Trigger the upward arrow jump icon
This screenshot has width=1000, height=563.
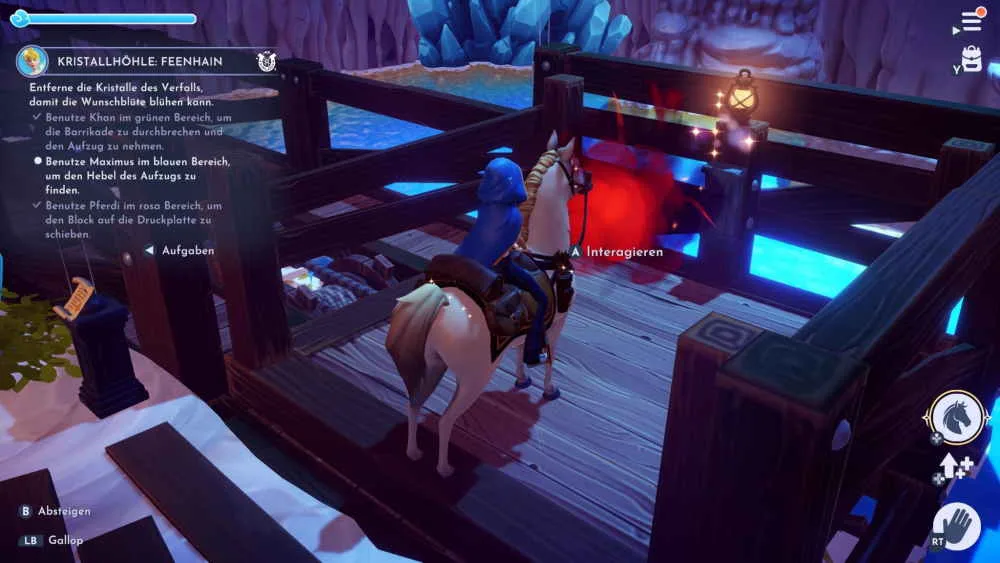coord(950,465)
